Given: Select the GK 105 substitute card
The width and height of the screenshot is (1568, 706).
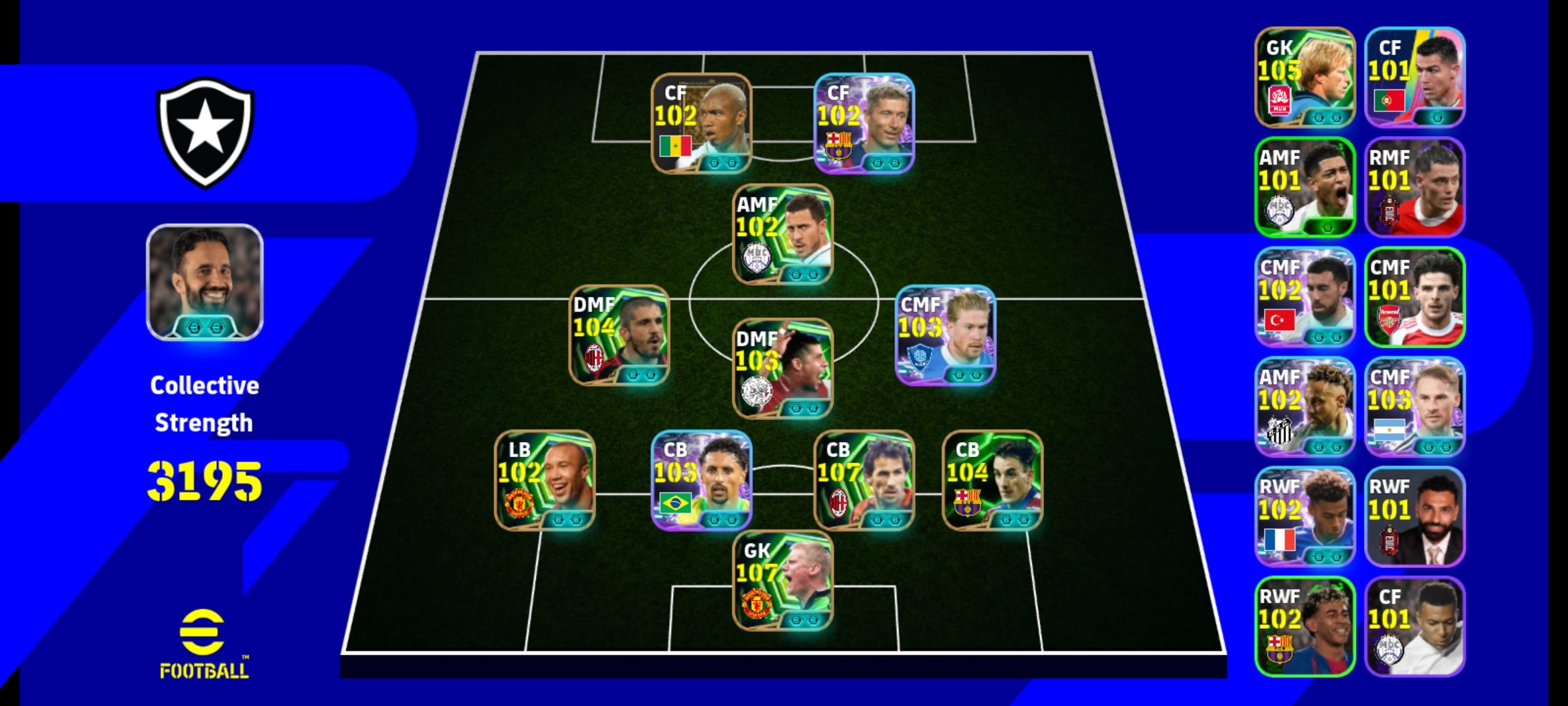Looking at the screenshot, I should (1305, 77).
